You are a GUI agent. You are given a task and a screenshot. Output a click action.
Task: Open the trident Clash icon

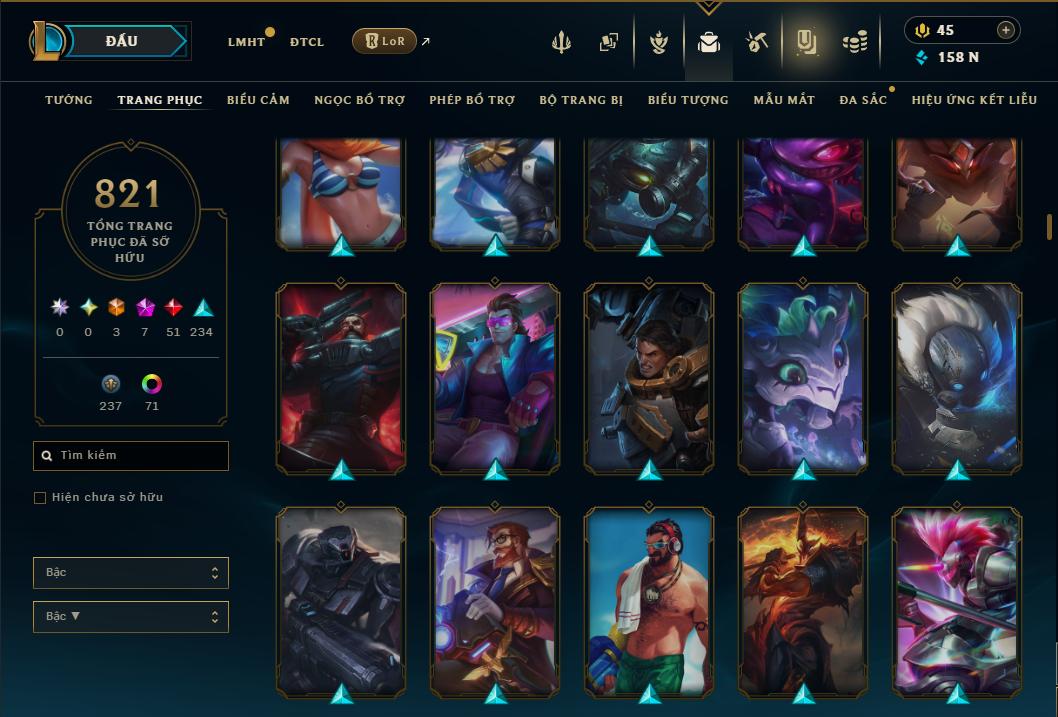coord(562,42)
